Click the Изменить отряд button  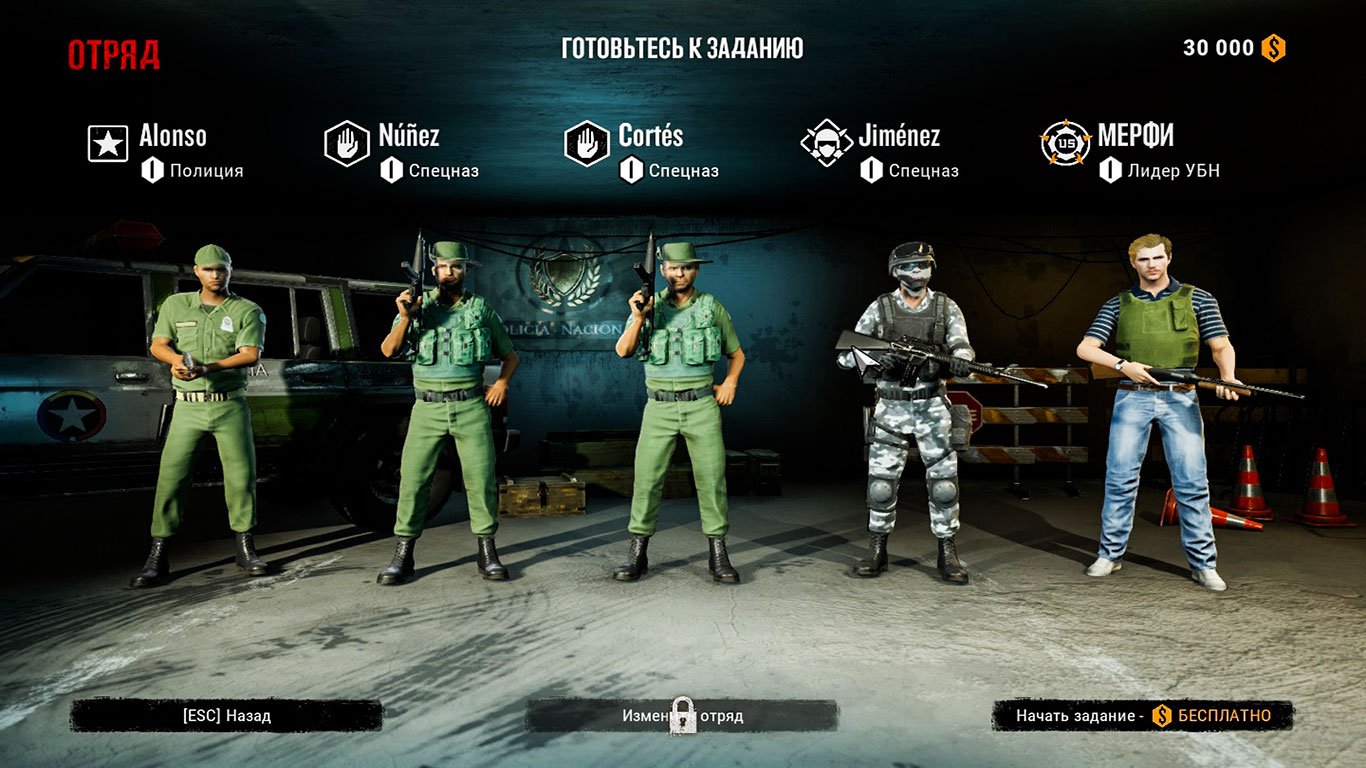[683, 715]
